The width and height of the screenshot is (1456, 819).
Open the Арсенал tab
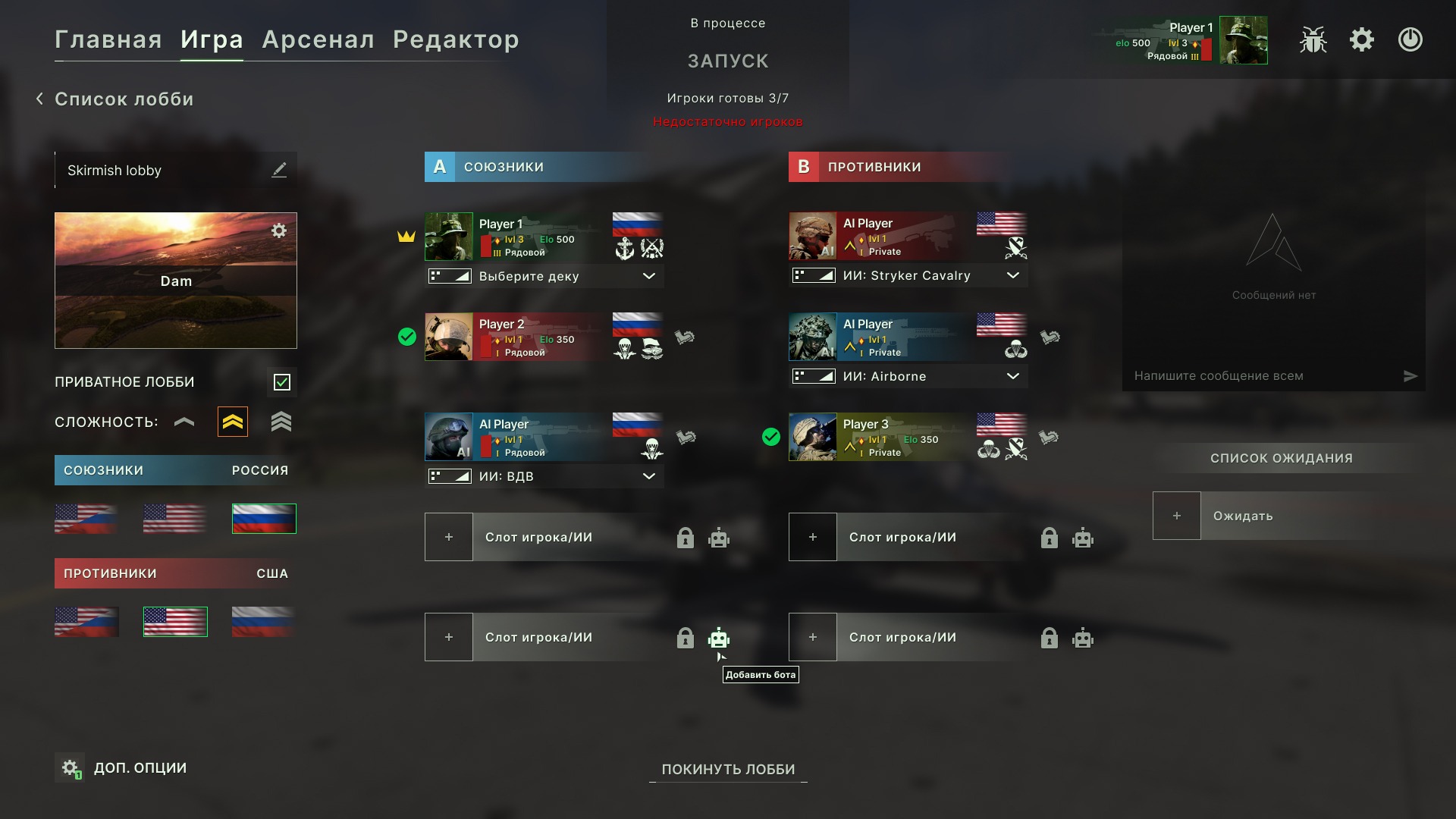point(318,39)
